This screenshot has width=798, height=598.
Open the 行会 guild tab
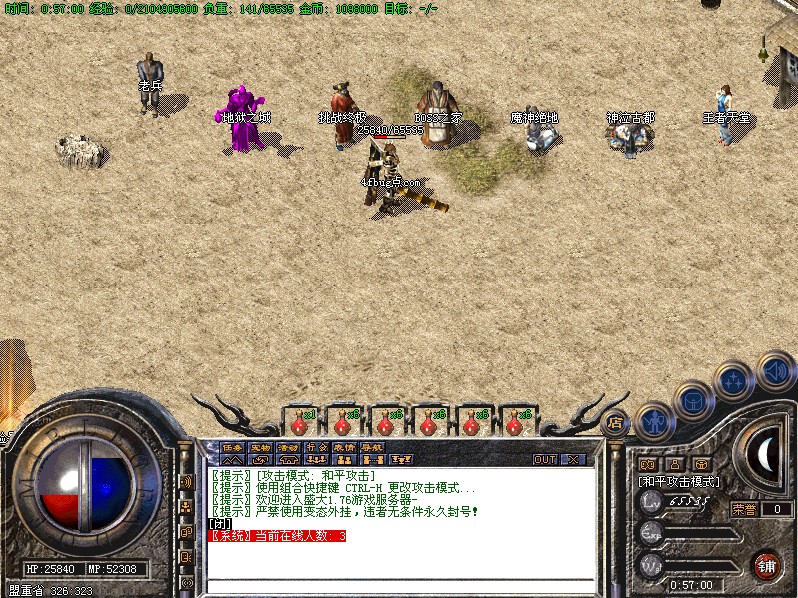(316, 447)
